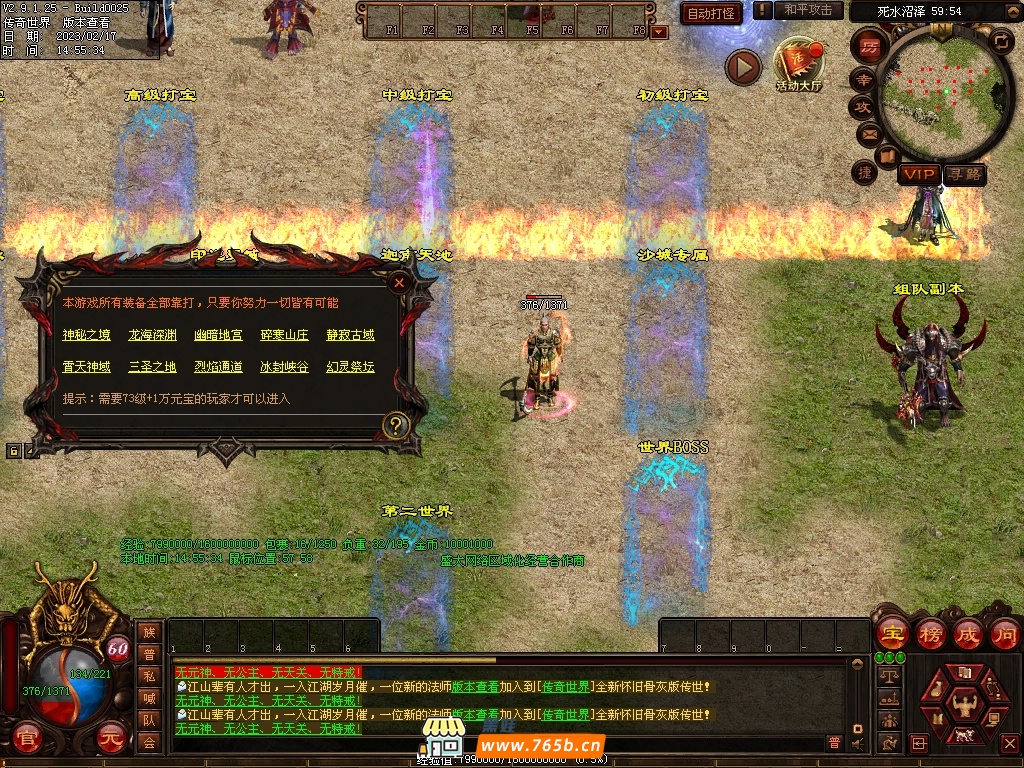Select the 静寂古域 teleport link

350,335
